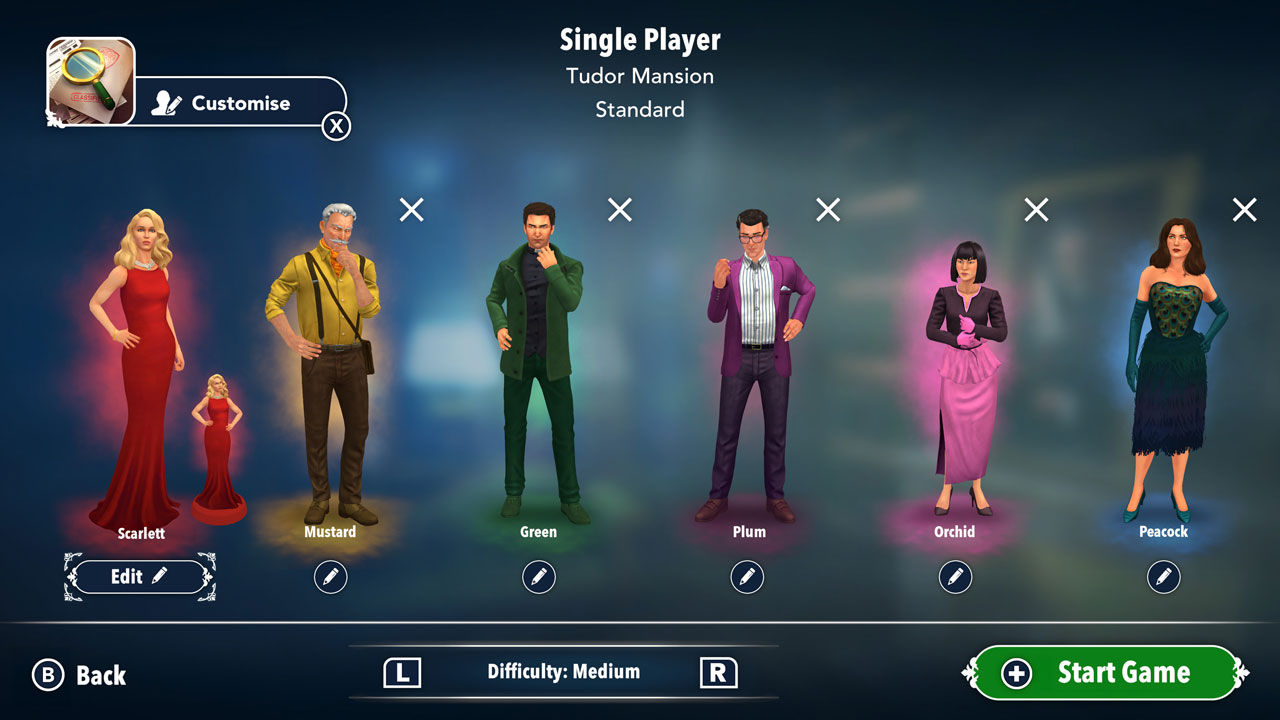Open the pencil edit icon under Mustard
Image resolution: width=1280 pixels, height=720 pixels.
coord(331,577)
